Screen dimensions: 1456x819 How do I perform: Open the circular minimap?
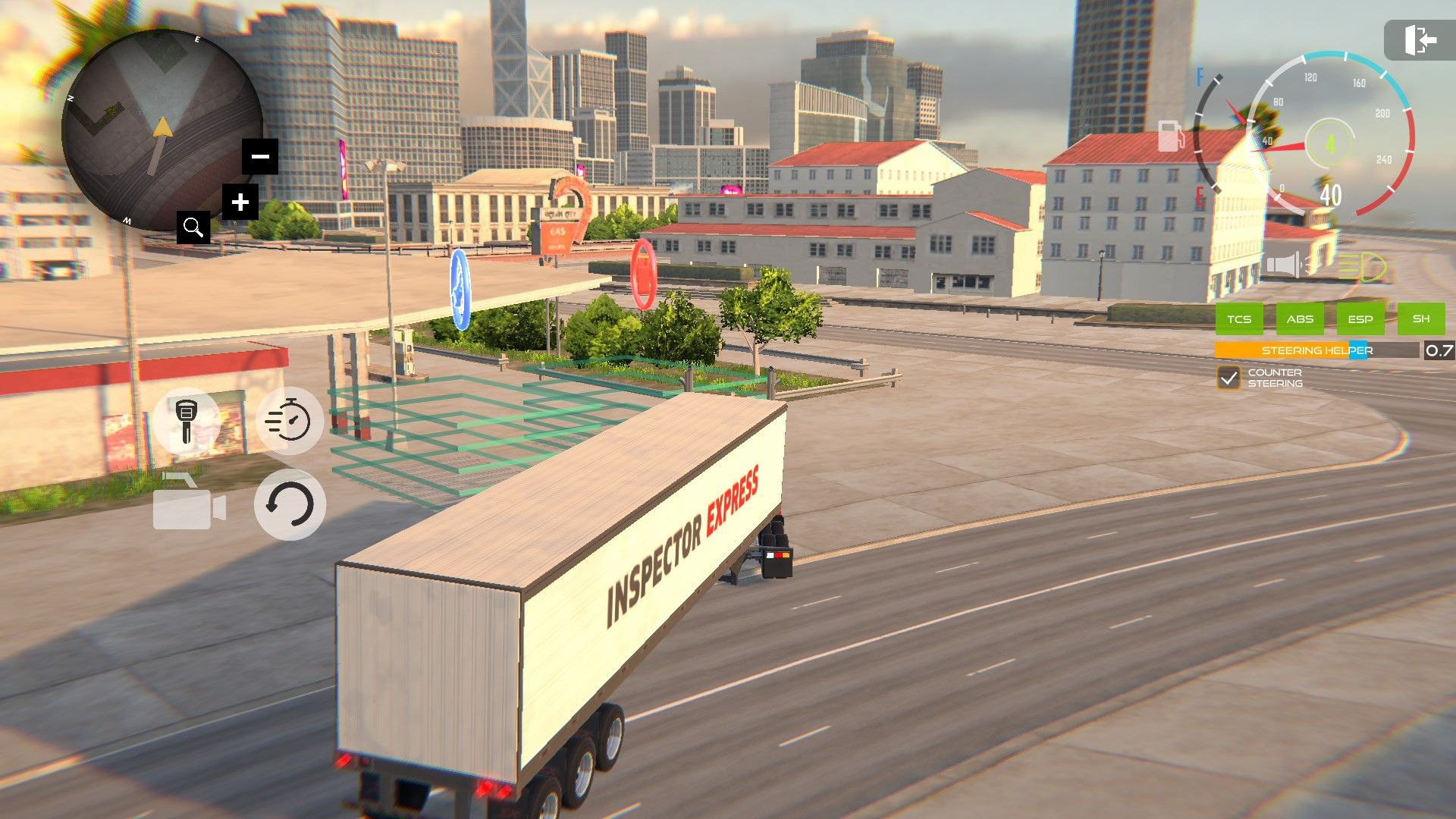pos(161,130)
